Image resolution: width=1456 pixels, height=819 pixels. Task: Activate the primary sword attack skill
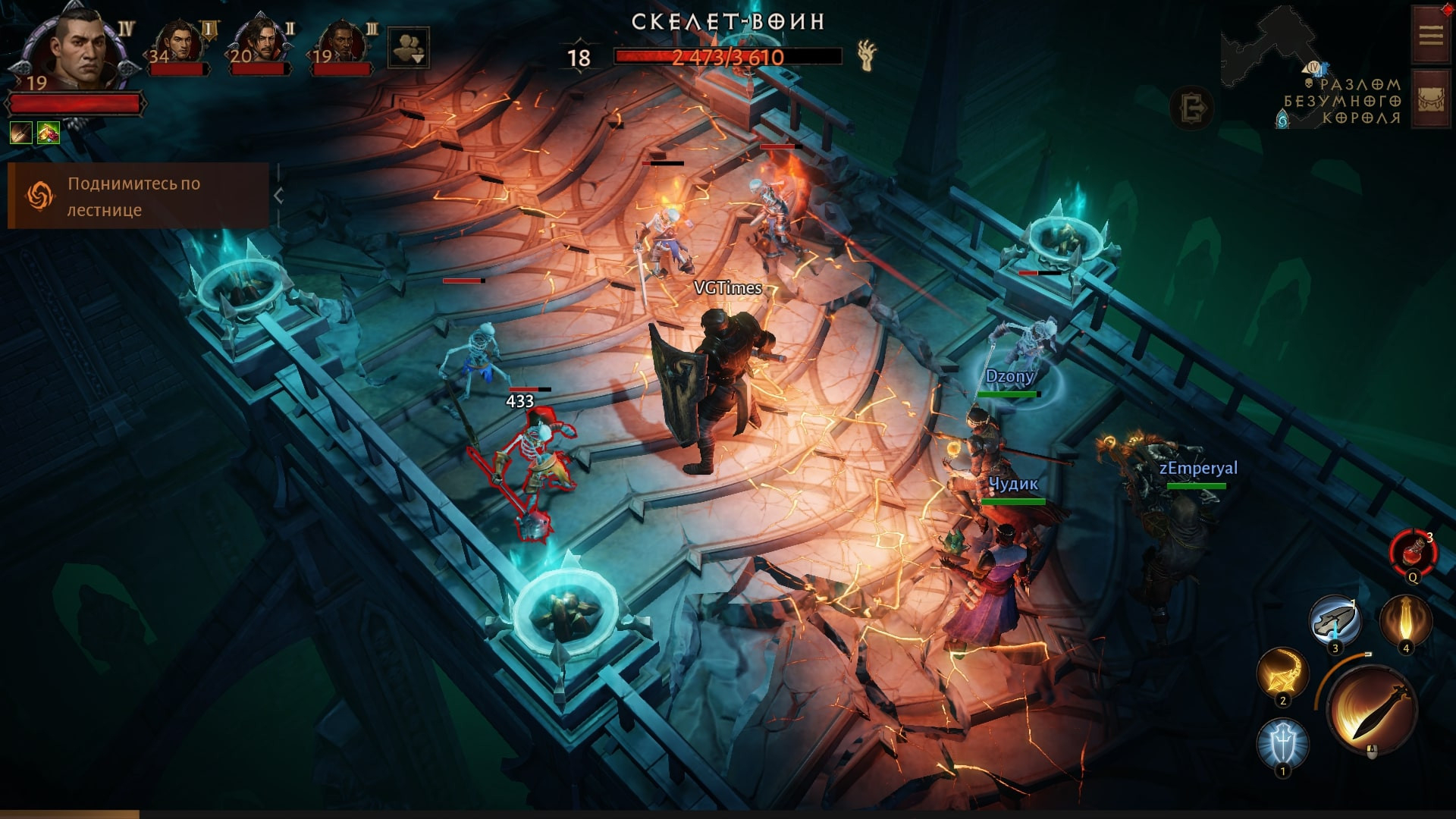click(1373, 710)
